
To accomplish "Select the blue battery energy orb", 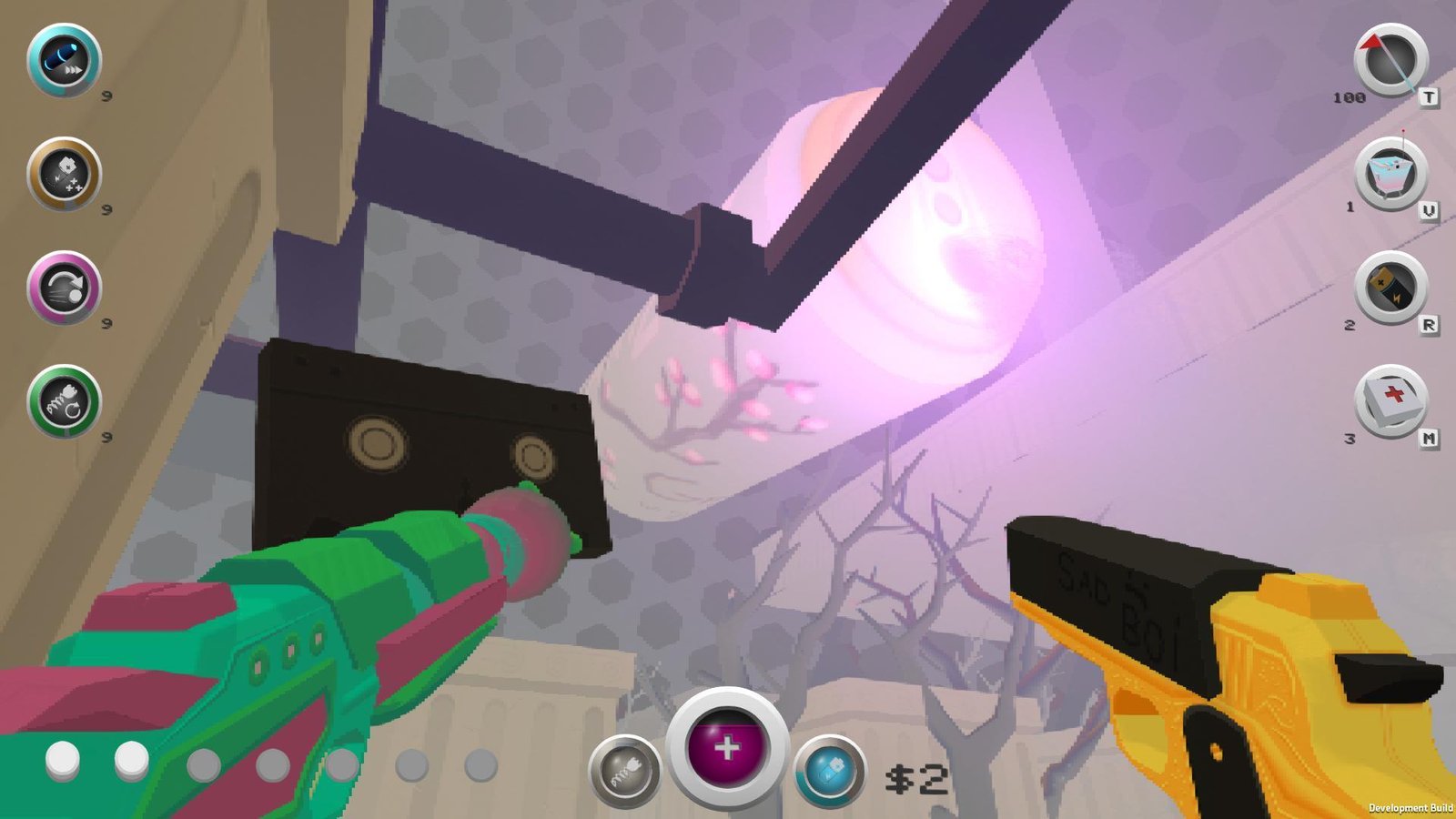I will 829,772.
